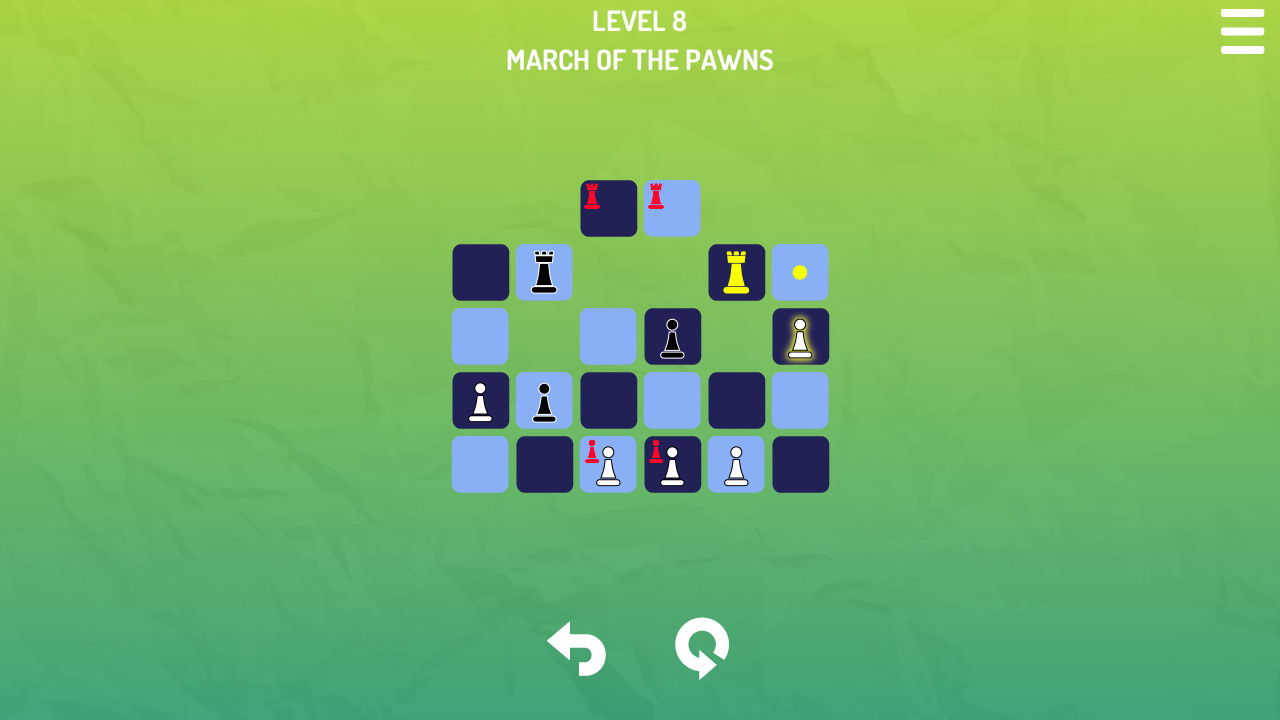Click the restart level icon
This screenshot has height=720, width=1280.
pyautogui.click(x=701, y=649)
